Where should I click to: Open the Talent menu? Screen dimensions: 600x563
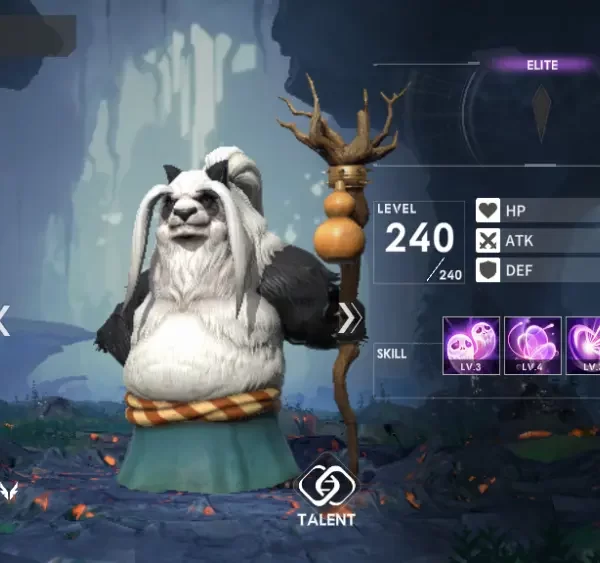point(326,492)
